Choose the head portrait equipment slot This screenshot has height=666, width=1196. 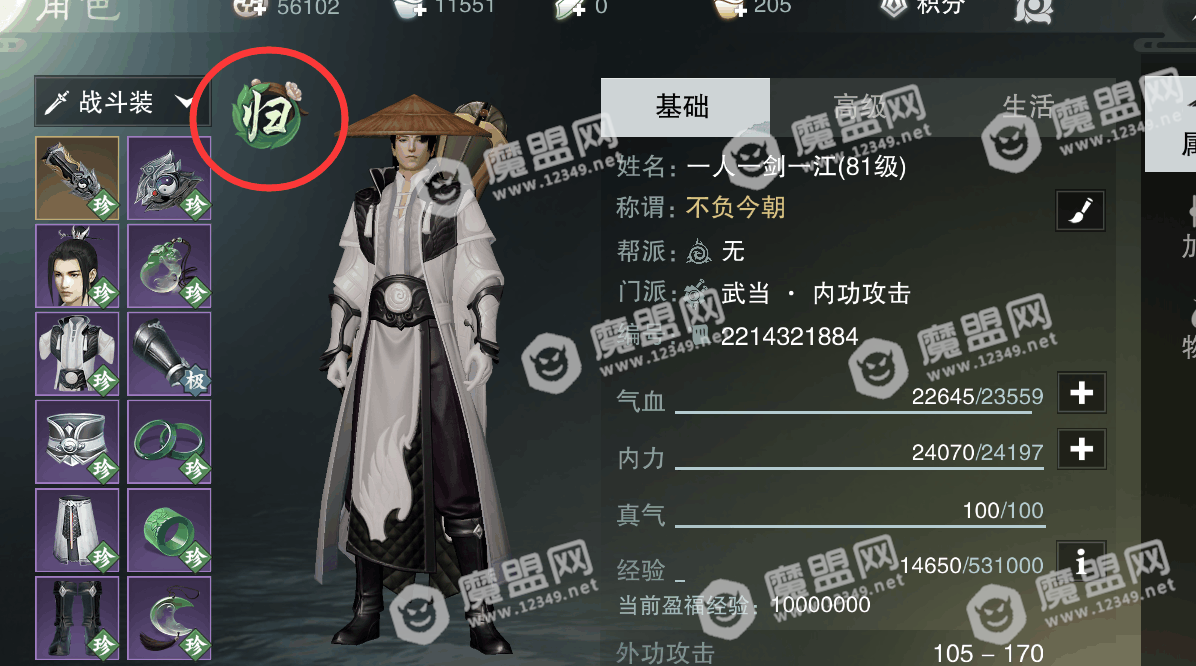[x=78, y=266]
